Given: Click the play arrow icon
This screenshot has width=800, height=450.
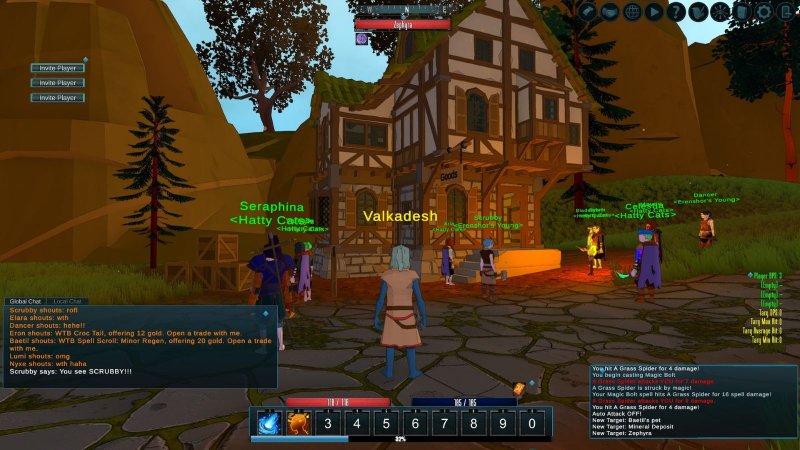Looking at the screenshot, I should (654, 12).
